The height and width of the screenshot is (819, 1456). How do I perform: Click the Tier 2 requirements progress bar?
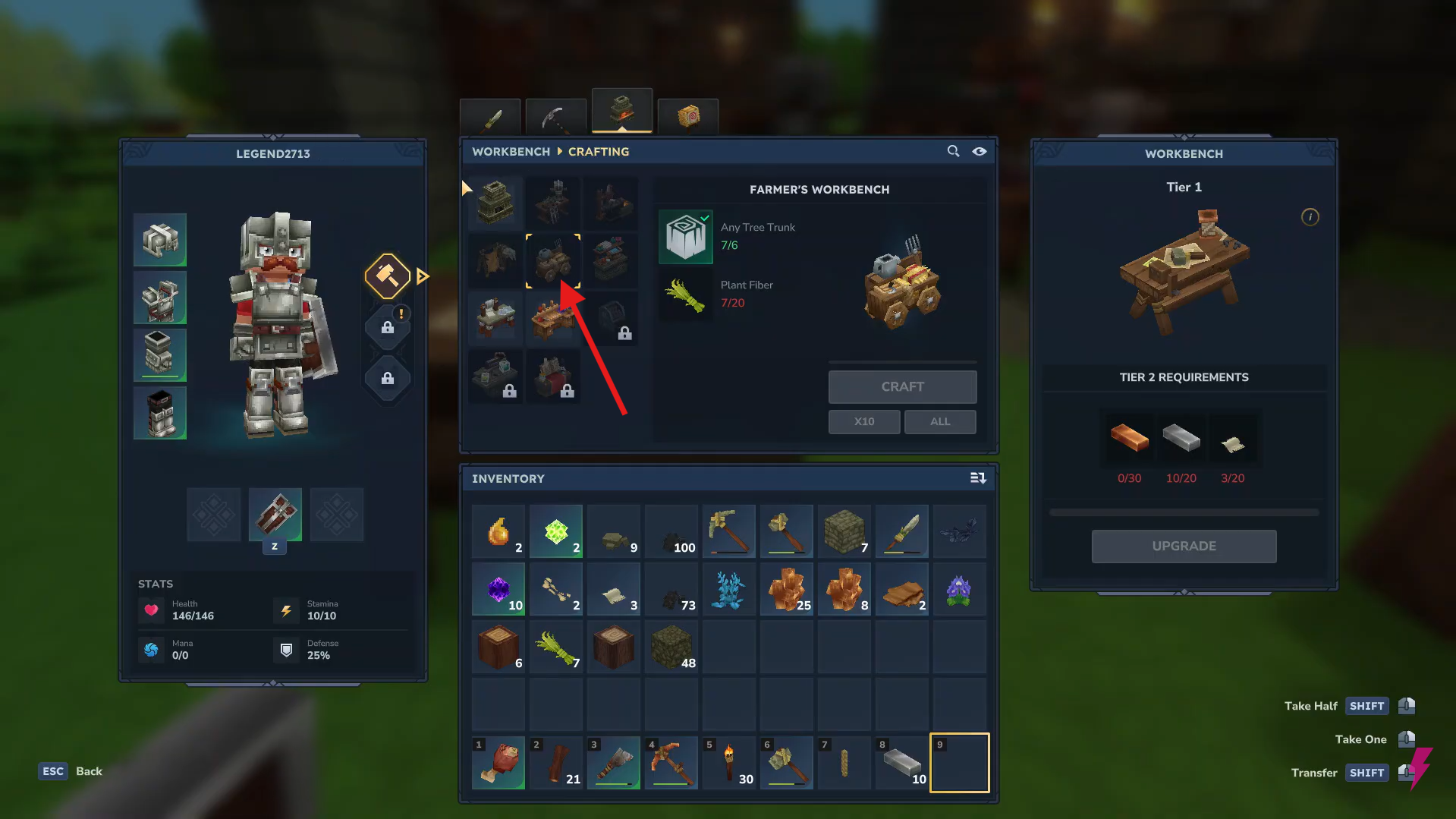pyautogui.click(x=1184, y=512)
